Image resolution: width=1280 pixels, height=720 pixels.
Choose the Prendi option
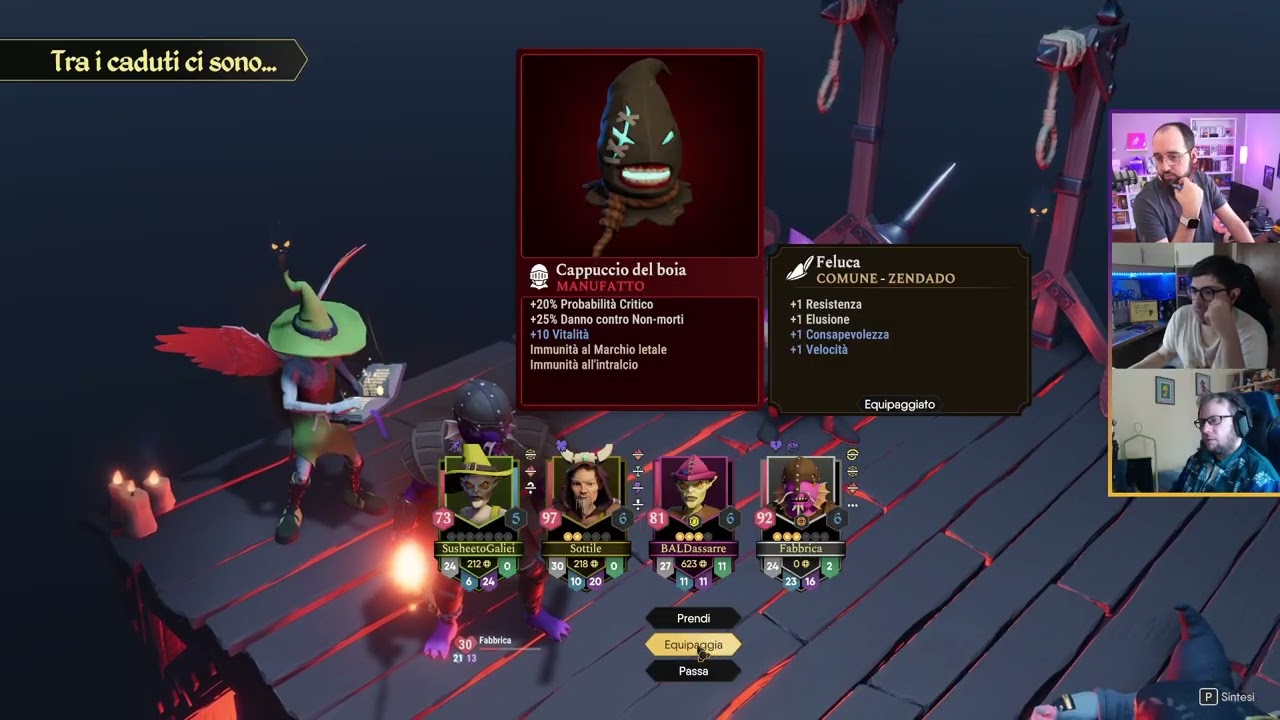point(693,618)
